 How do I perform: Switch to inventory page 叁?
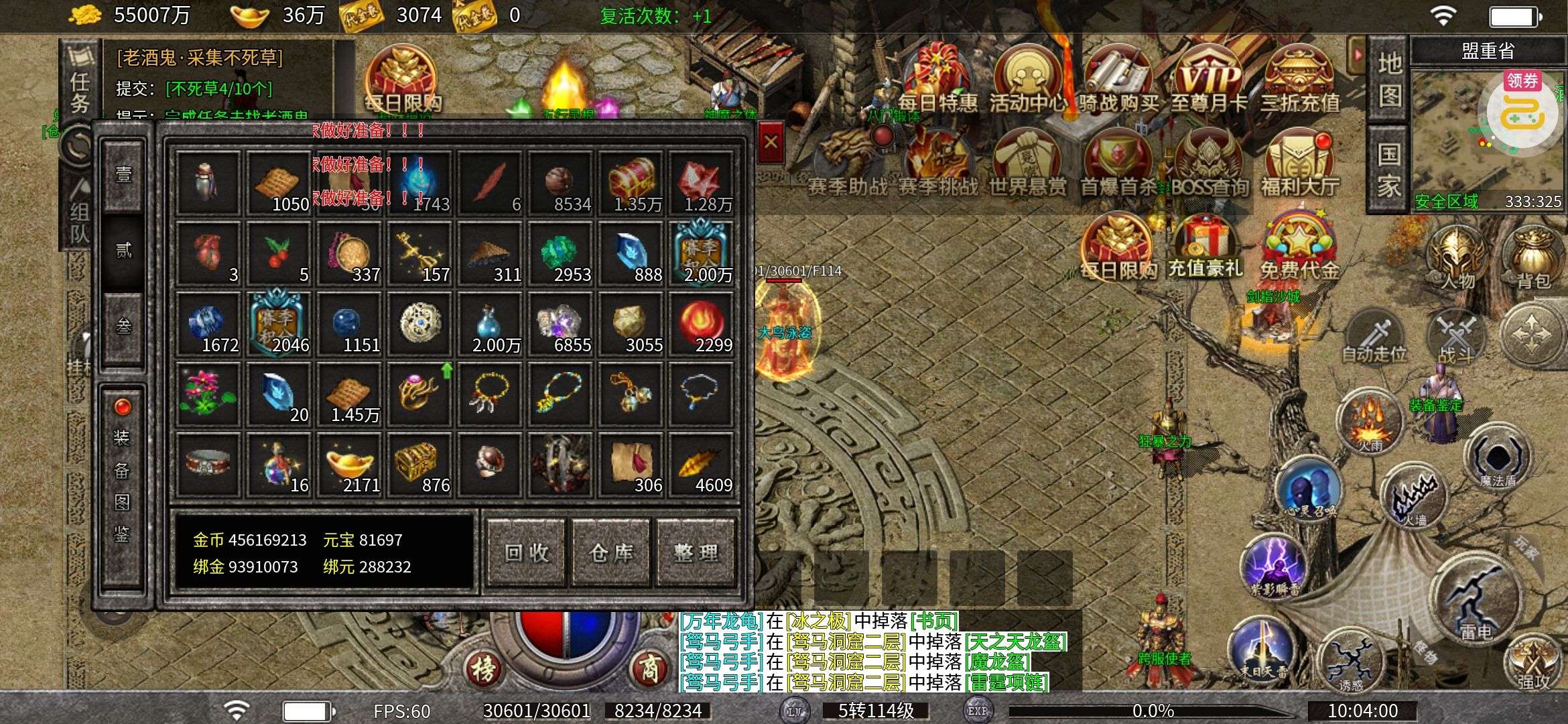coord(124,327)
